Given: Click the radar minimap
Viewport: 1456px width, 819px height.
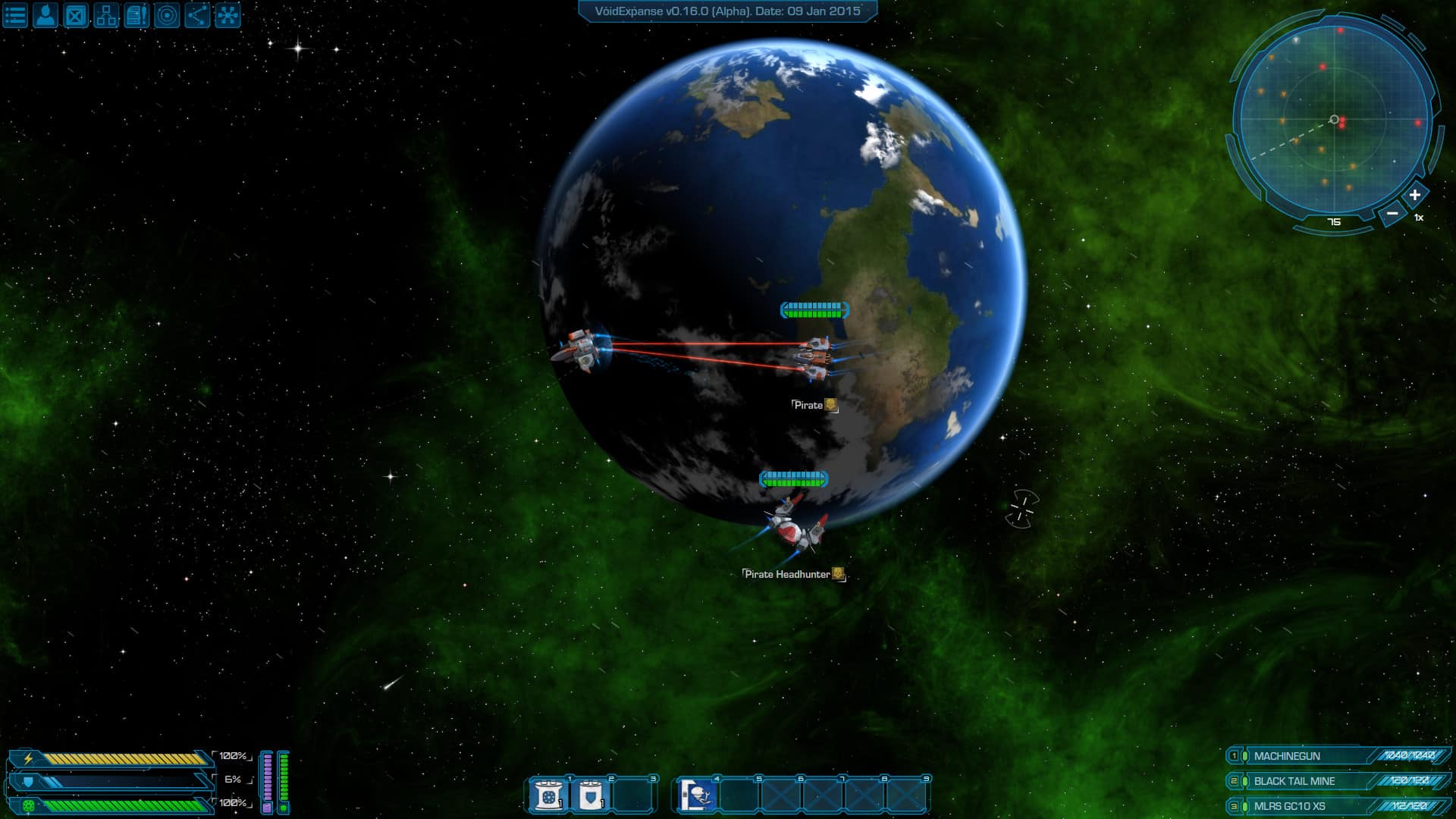Looking at the screenshot, I should click(x=1333, y=120).
